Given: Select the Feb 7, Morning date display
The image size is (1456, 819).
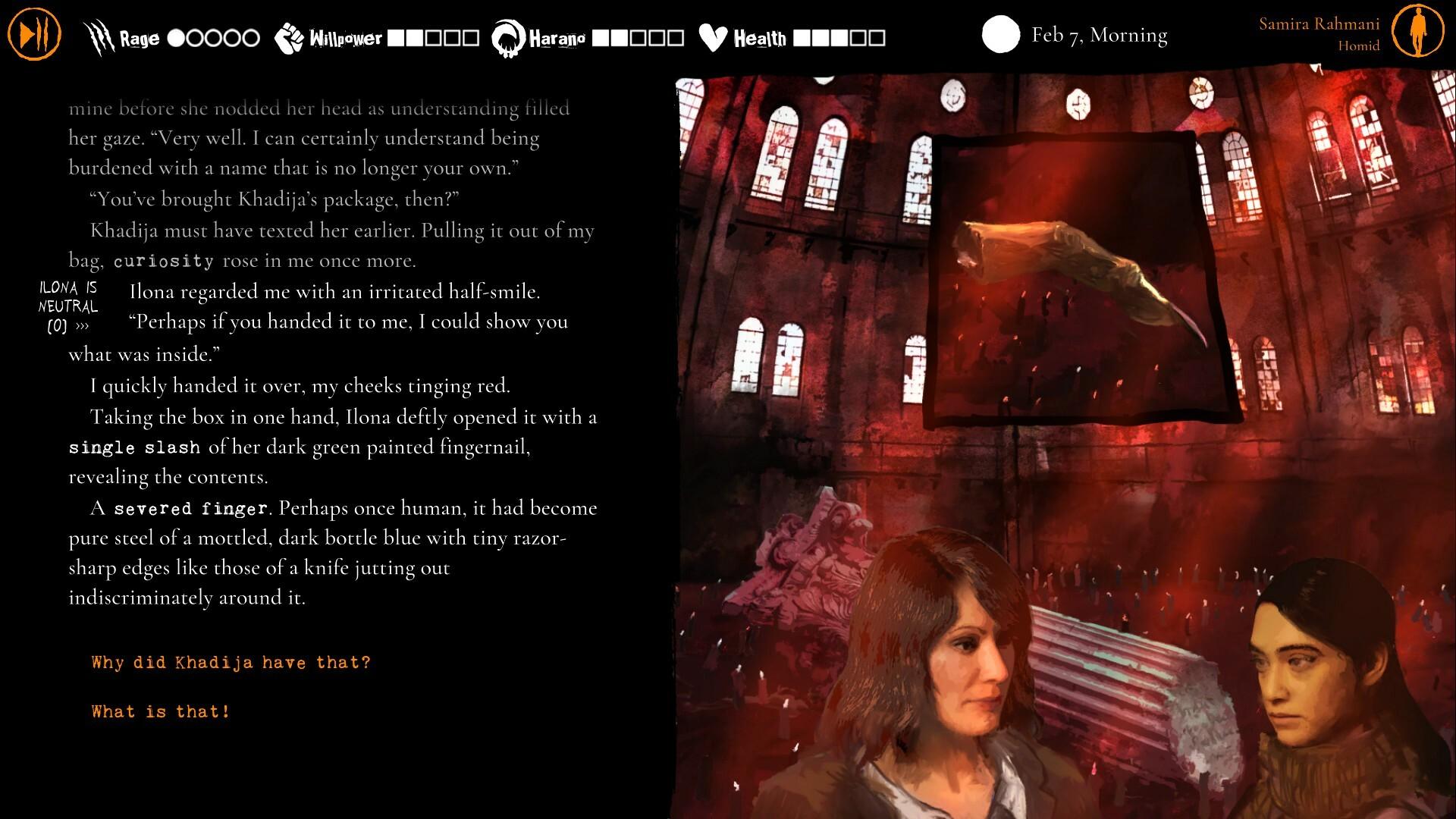Looking at the screenshot, I should [1099, 35].
